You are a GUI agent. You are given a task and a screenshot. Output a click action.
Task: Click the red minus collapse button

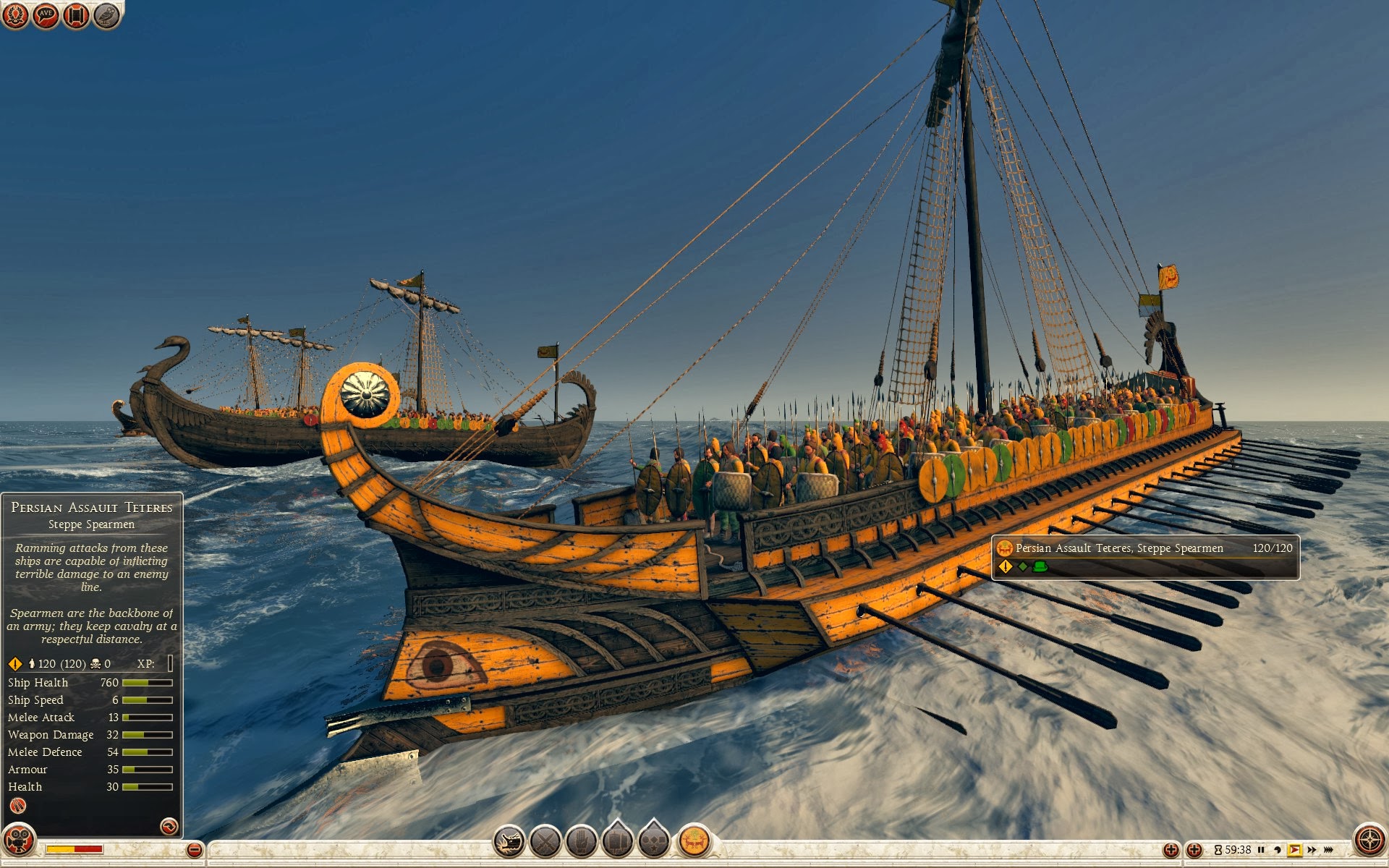[x=194, y=850]
